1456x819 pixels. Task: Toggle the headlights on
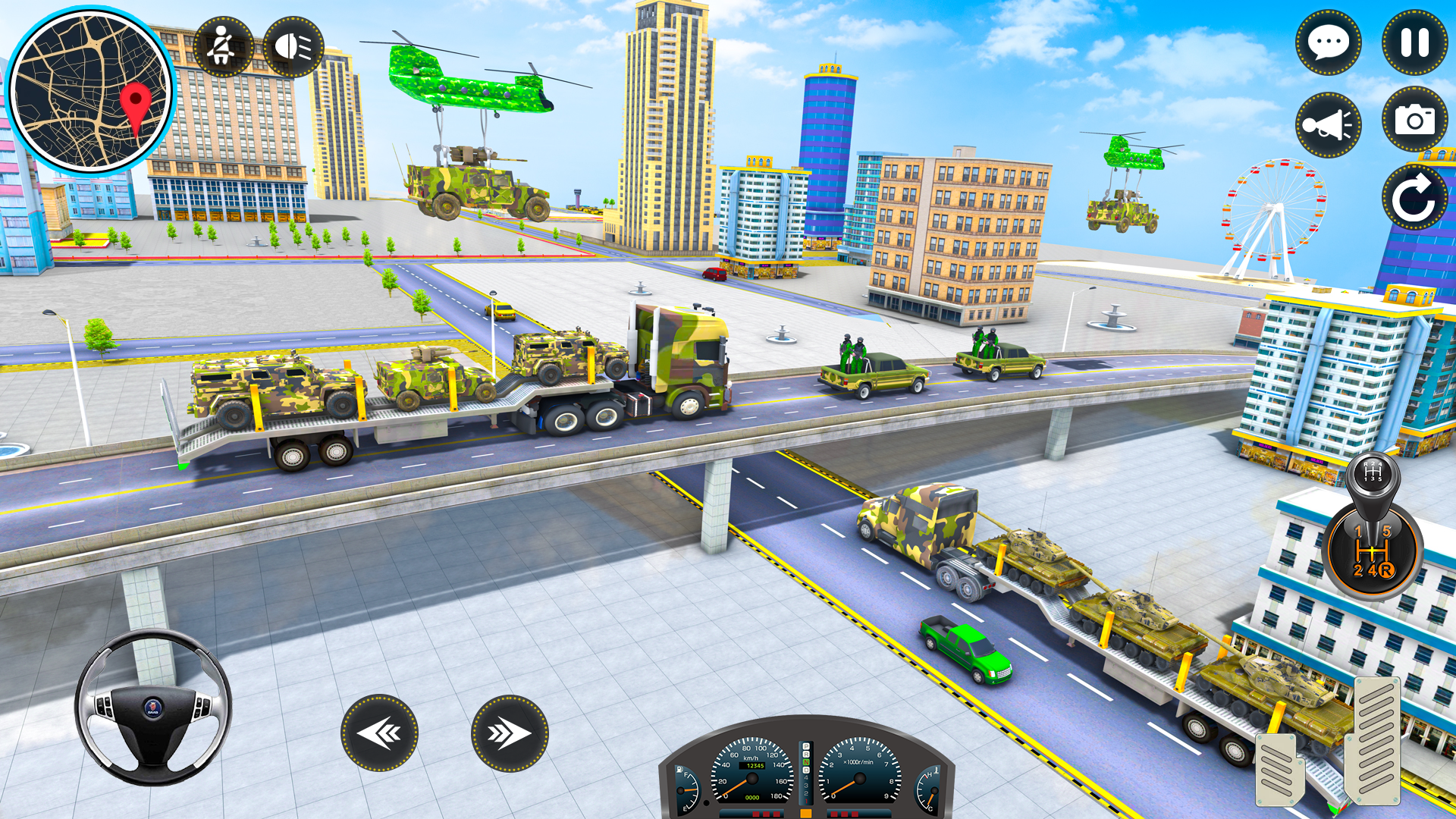click(x=295, y=47)
